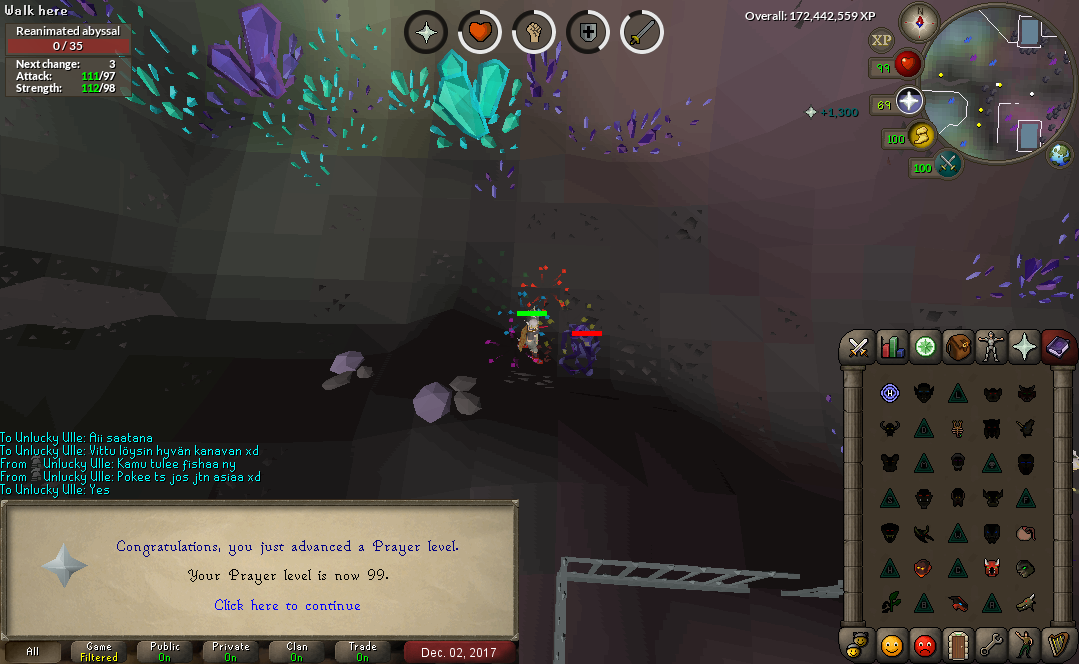Screen dimensions: 1079x664
Task: Show the Inventory backpack tab
Action: coord(959,347)
